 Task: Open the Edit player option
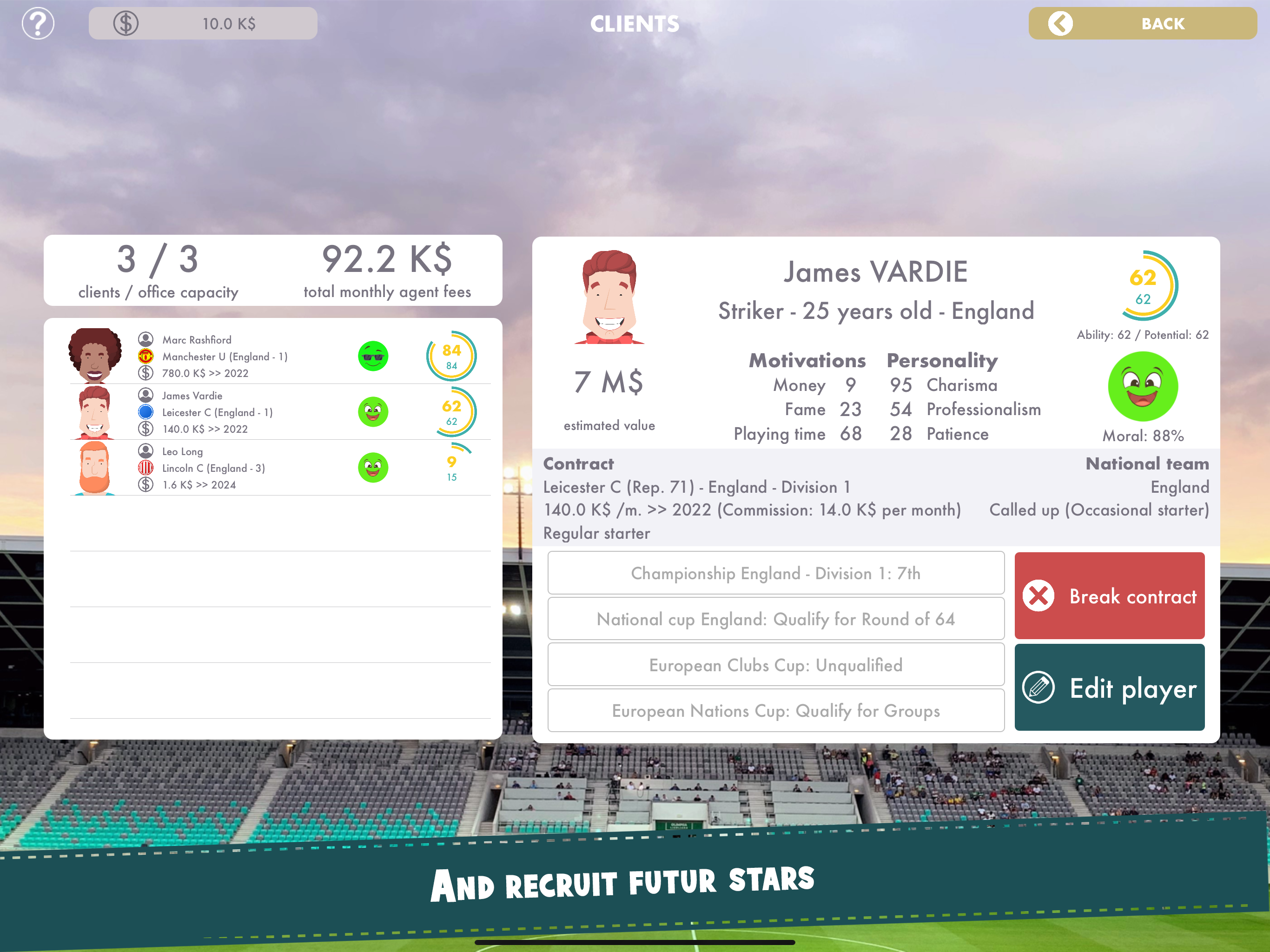(1109, 688)
